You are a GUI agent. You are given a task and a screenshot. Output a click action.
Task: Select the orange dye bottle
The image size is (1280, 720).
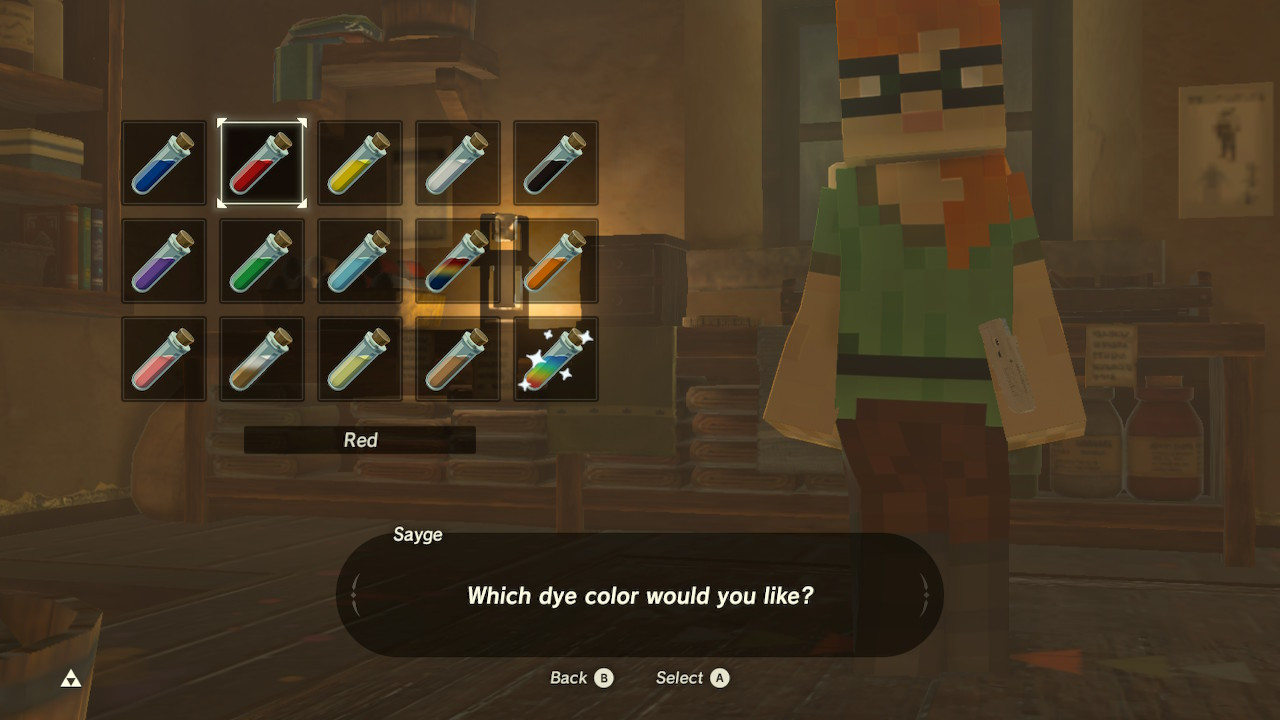(x=555, y=261)
